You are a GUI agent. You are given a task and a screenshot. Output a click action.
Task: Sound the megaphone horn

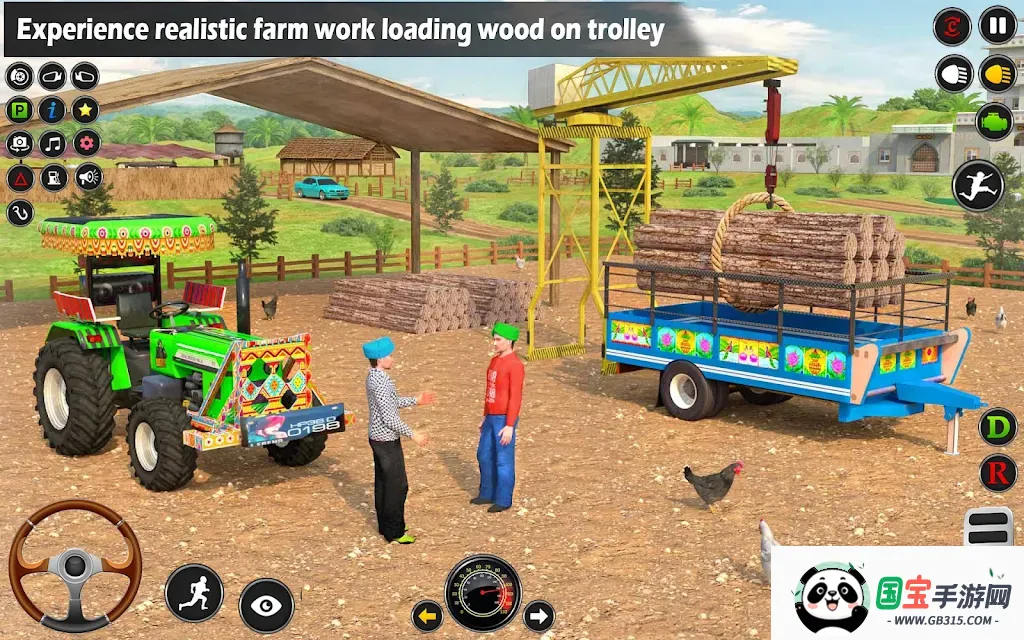click(88, 178)
